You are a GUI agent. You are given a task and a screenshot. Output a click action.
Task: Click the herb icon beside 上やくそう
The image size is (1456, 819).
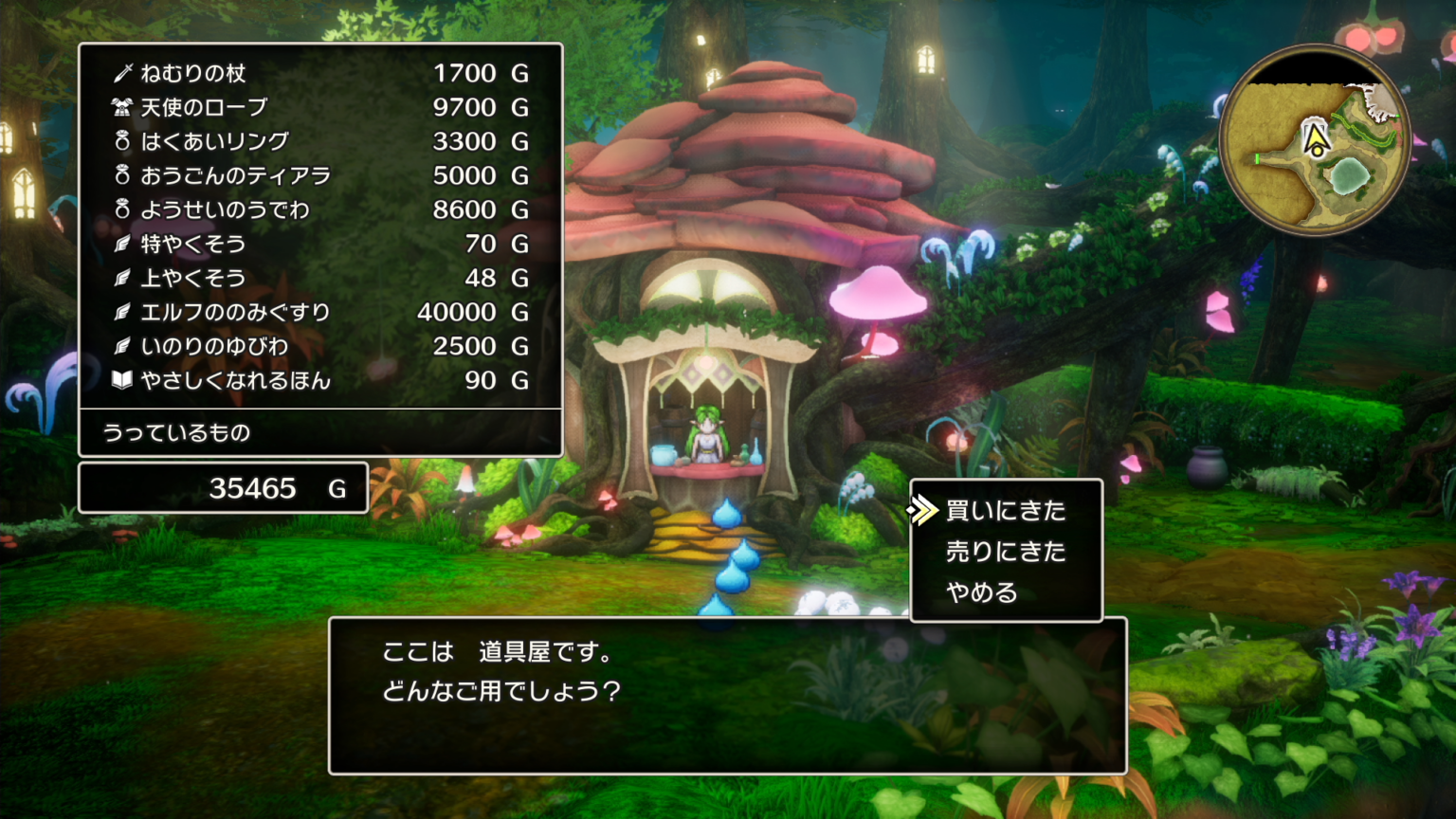122,278
